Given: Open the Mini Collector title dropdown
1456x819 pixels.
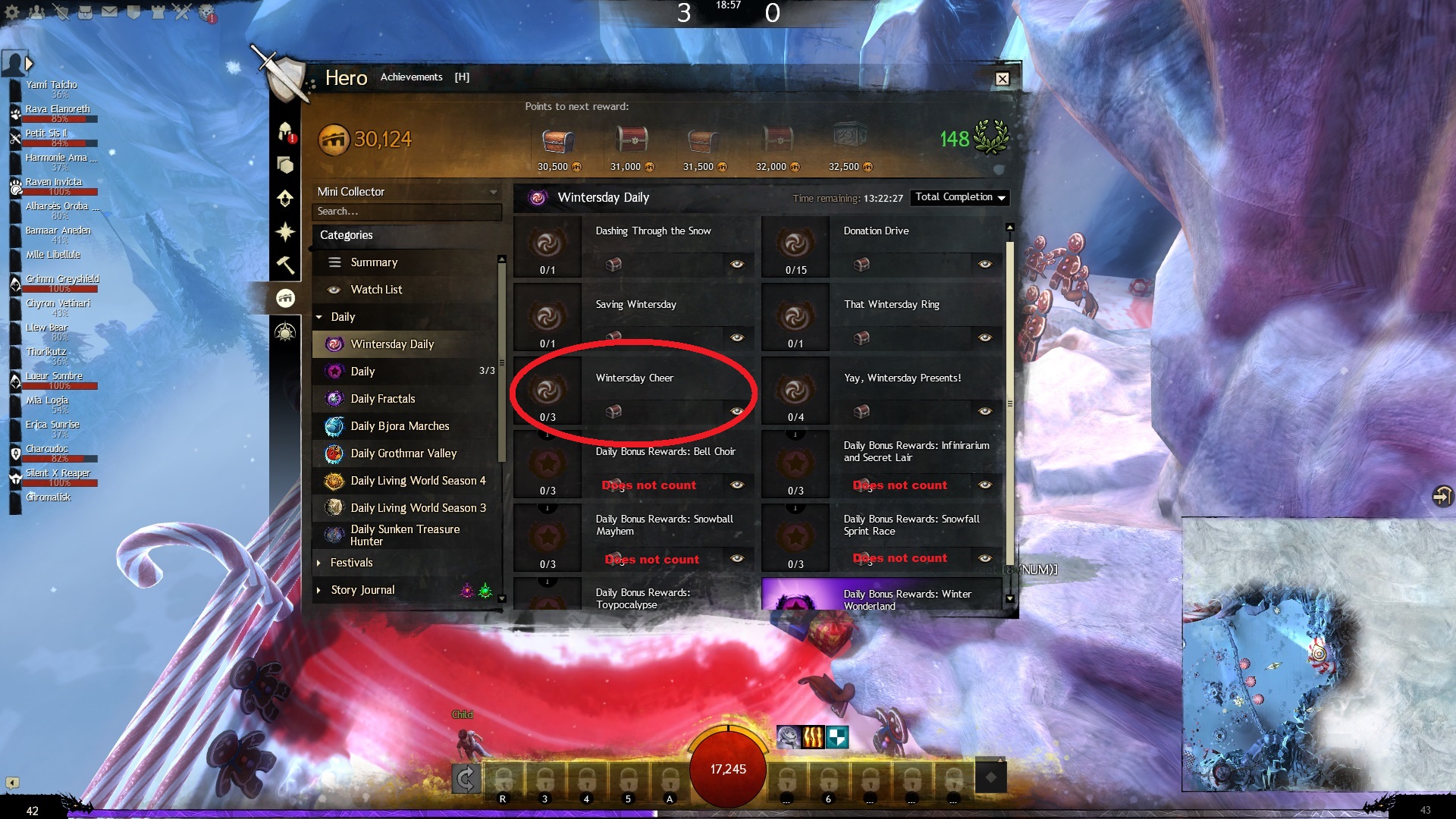Looking at the screenshot, I should click(x=406, y=192).
